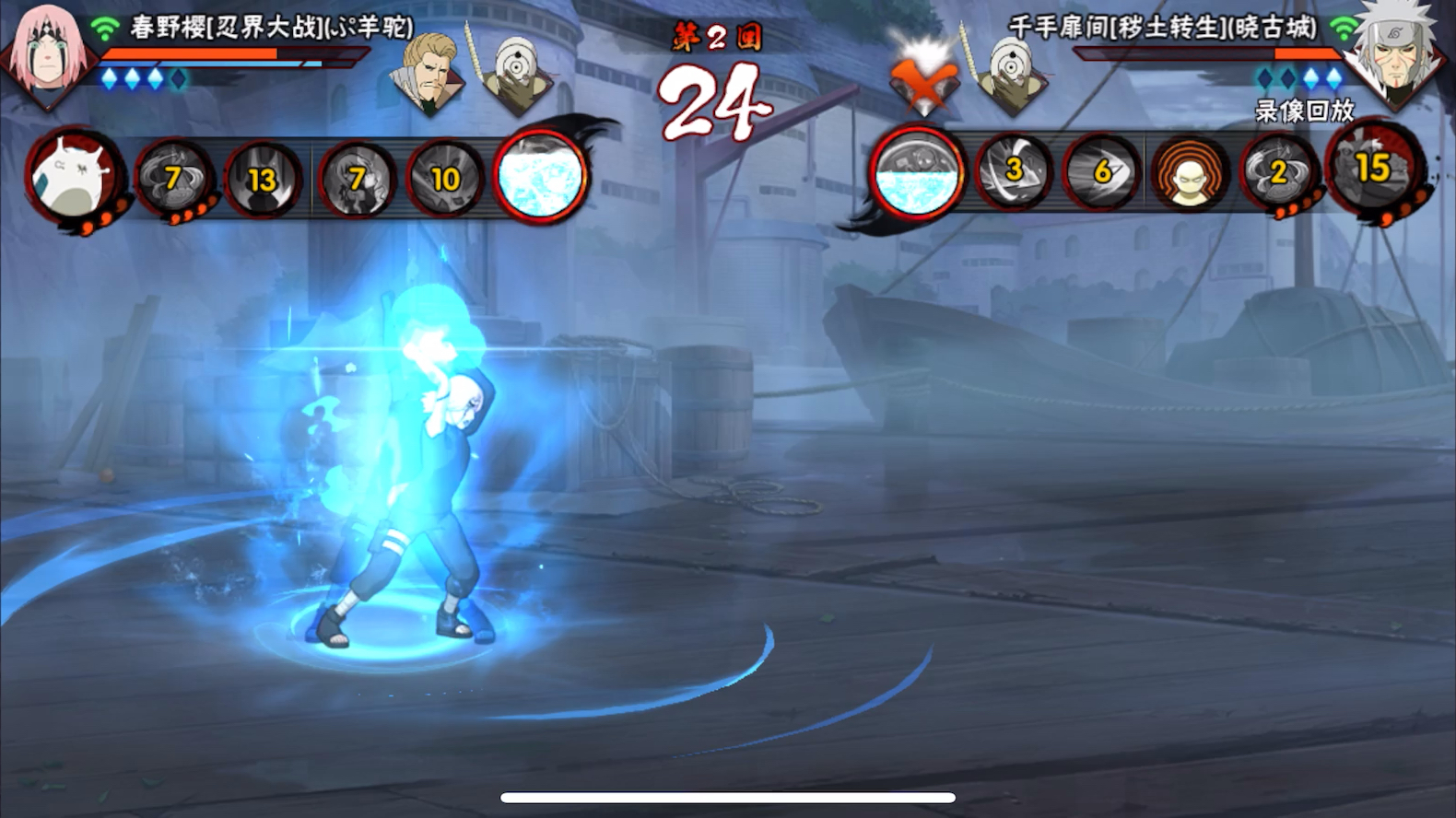Screen dimensions: 1456x818
Task: Tap the skill showing cooldown 2
Action: point(1278,172)
